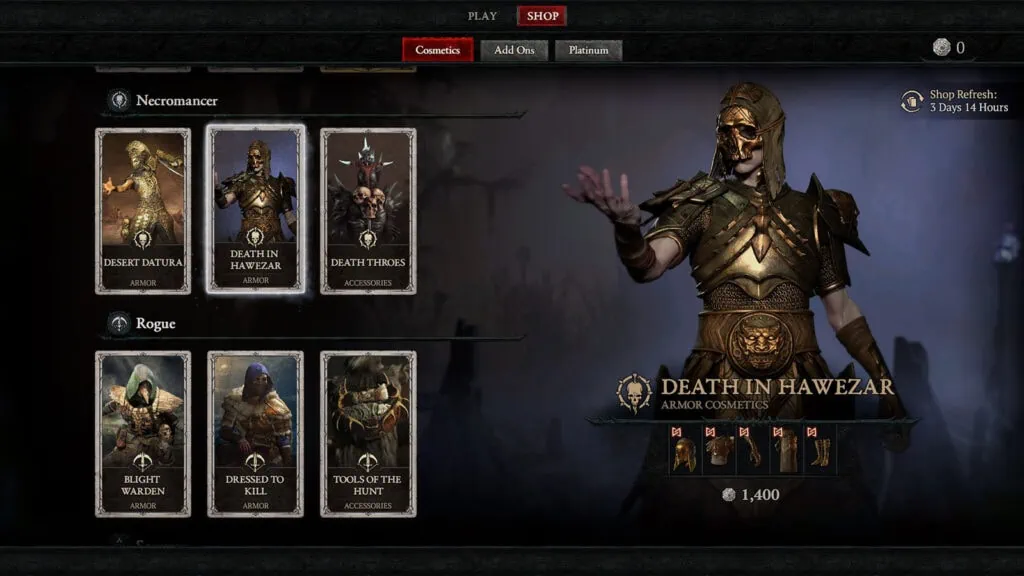
Task: Choose the Dressed to Kill armor card
Action: point(255,433)
